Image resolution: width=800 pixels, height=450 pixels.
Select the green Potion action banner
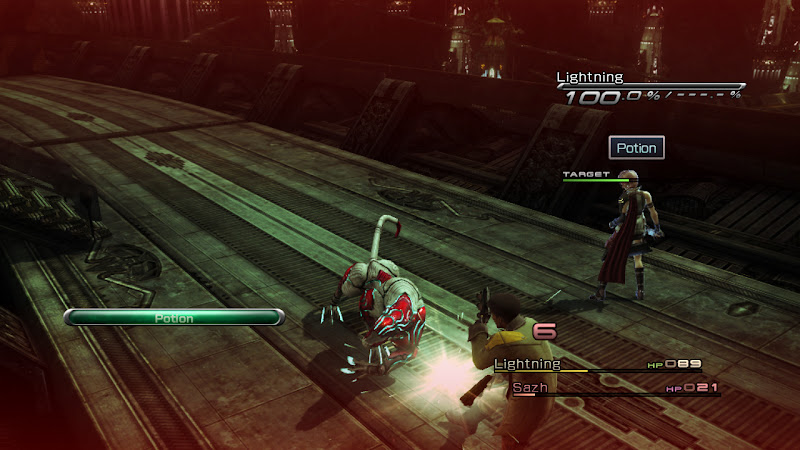click(x=174, y=318)
